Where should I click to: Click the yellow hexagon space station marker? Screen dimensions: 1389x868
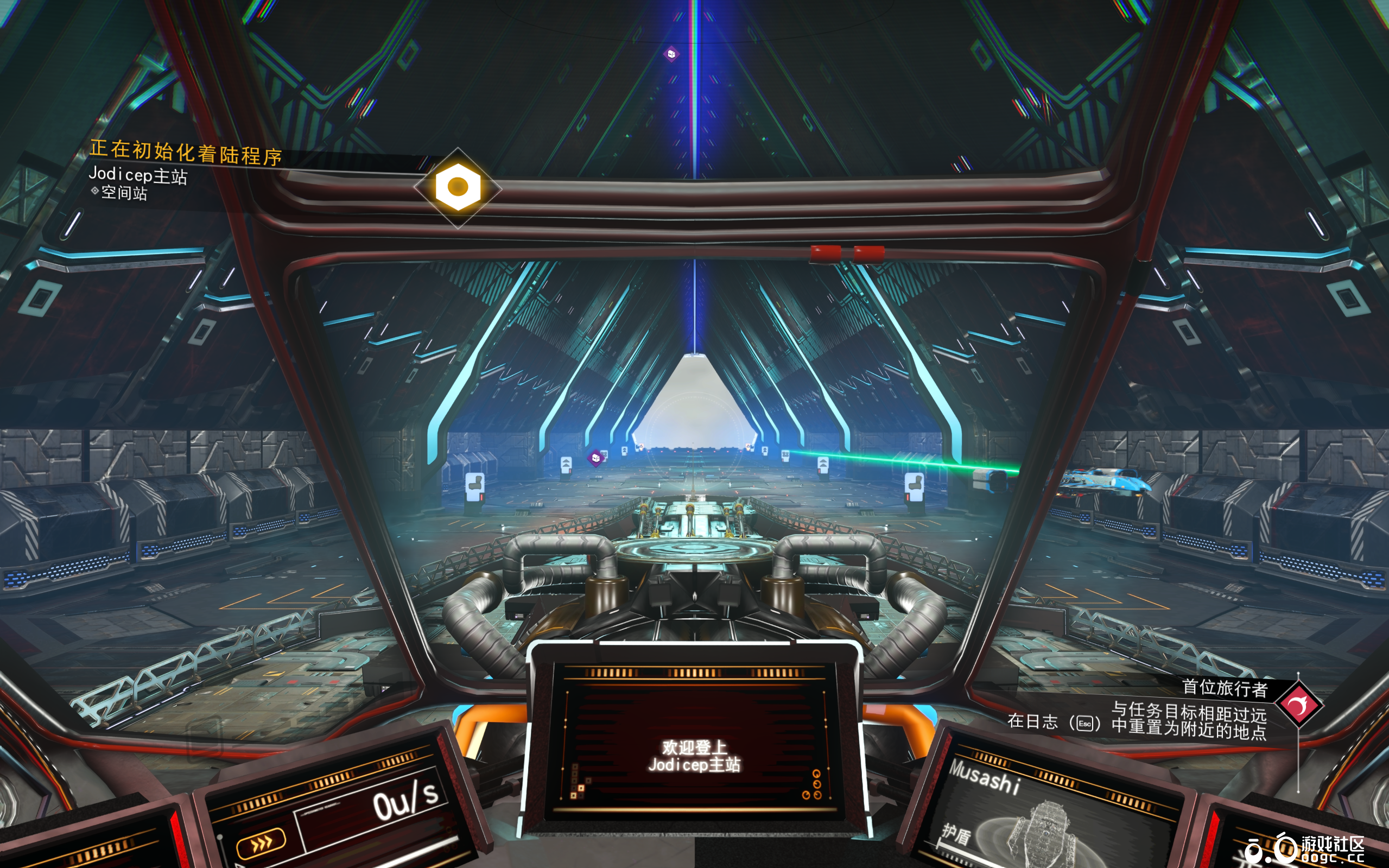pyautogui.click(x=458, y=187)
